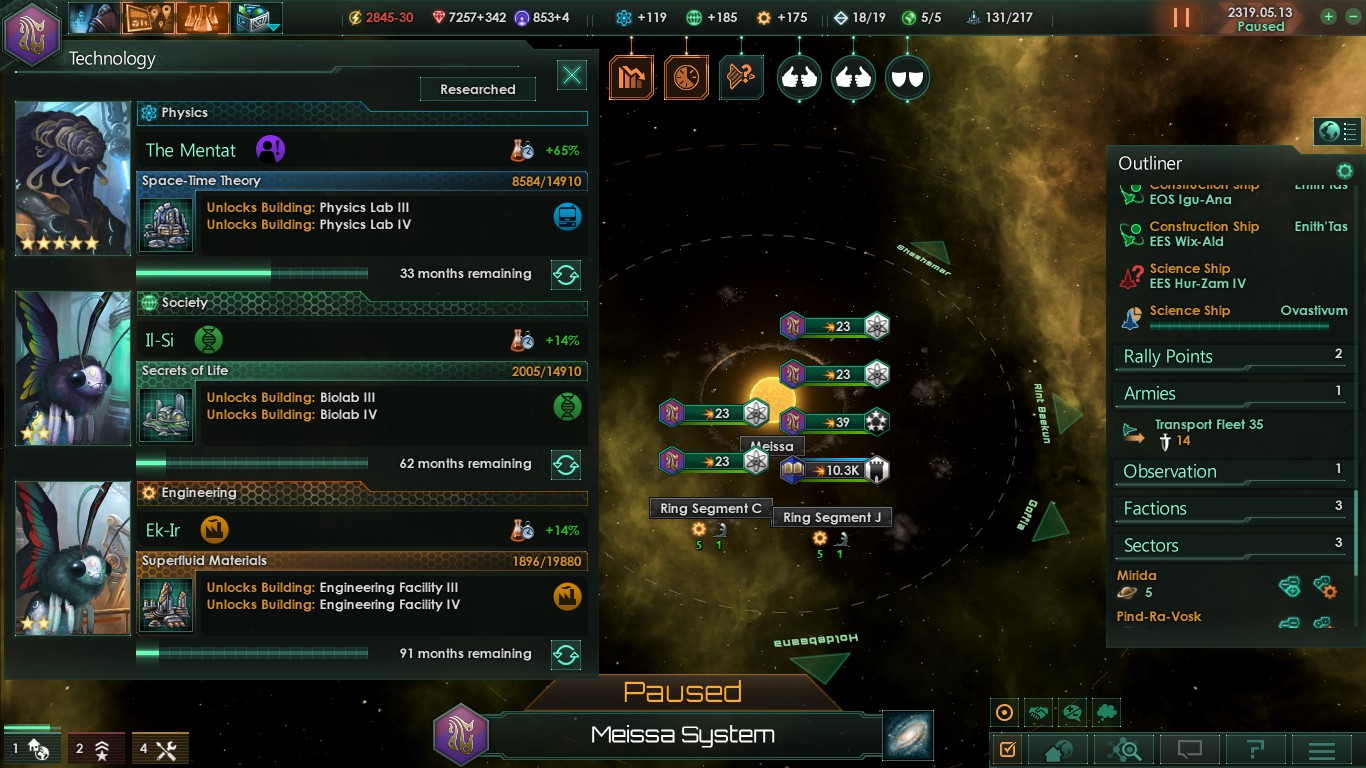Screen dimensions: 1366x768
Task: Open the main menu hamburger button
Action: point(1322,749)
